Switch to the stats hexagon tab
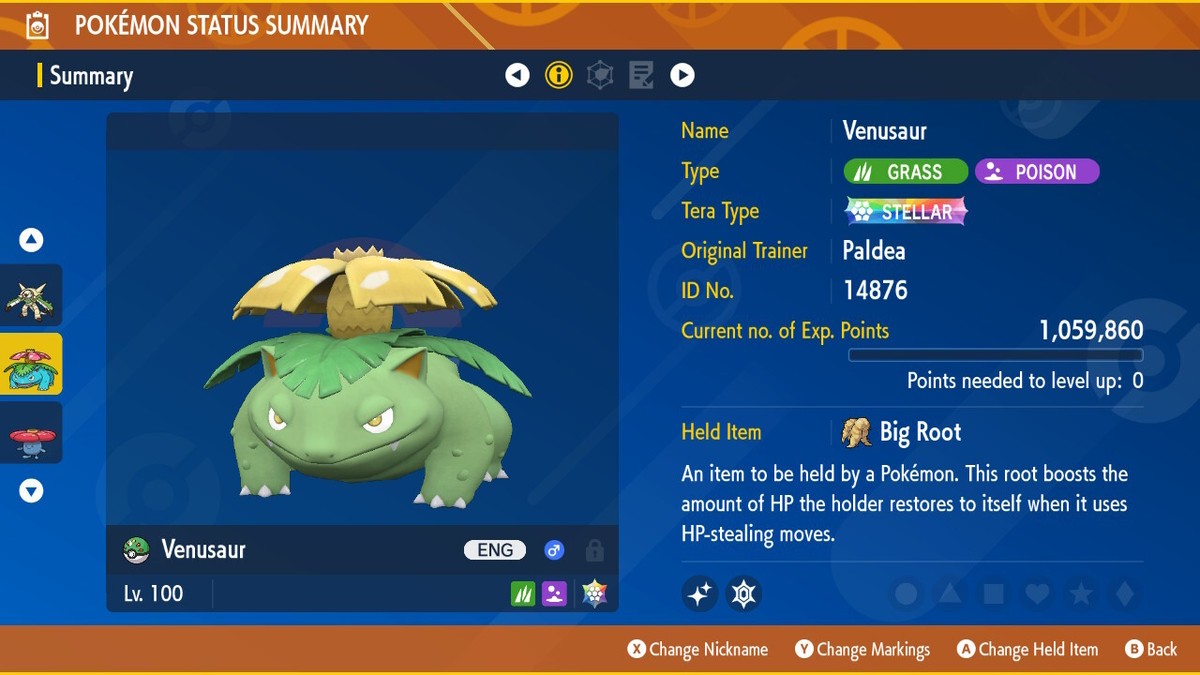This screenshot has width=1200, height=675. click(600, 75)
